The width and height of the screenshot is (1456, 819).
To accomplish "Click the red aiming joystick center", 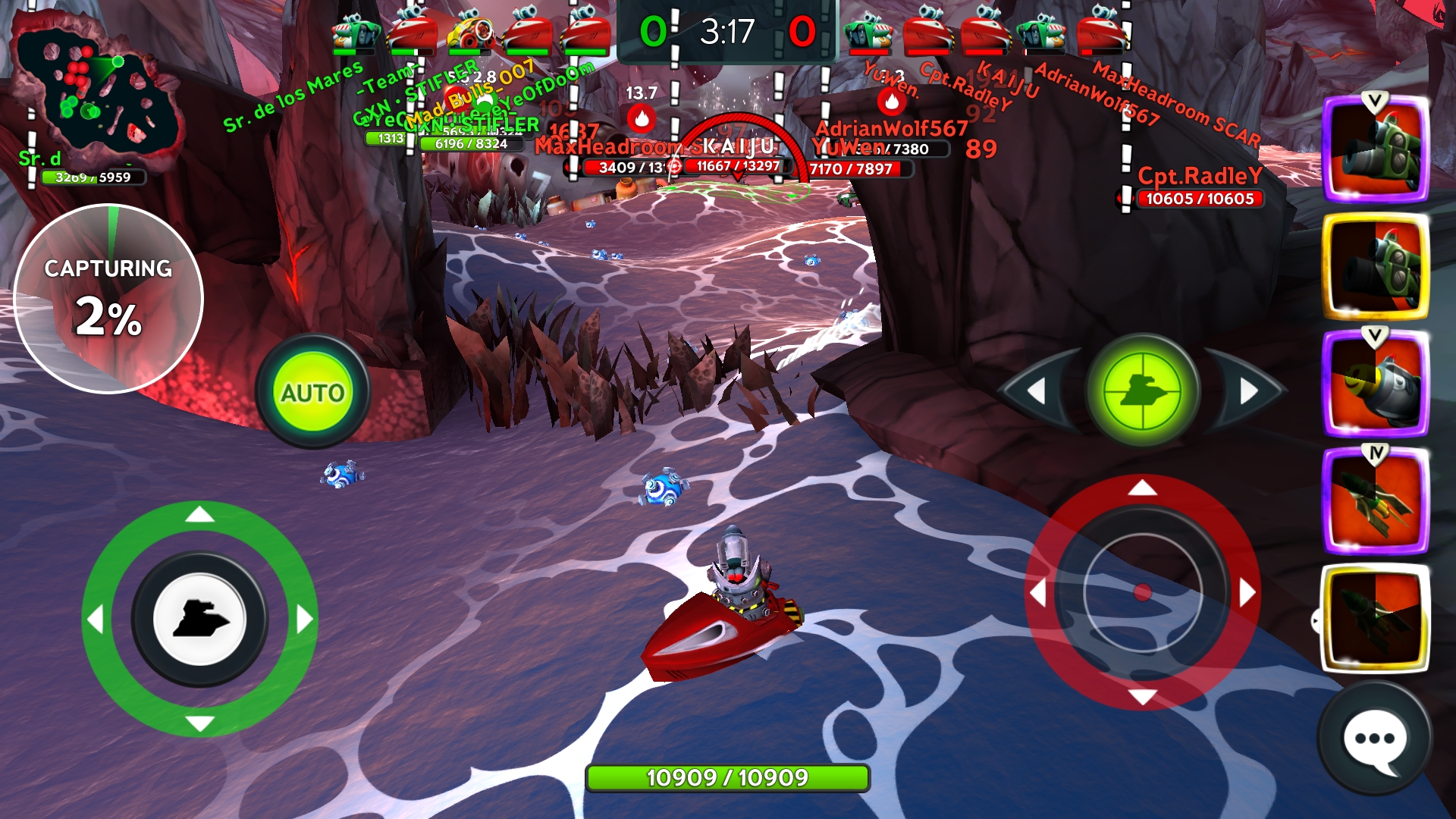I will click(x=1142, y=592).
